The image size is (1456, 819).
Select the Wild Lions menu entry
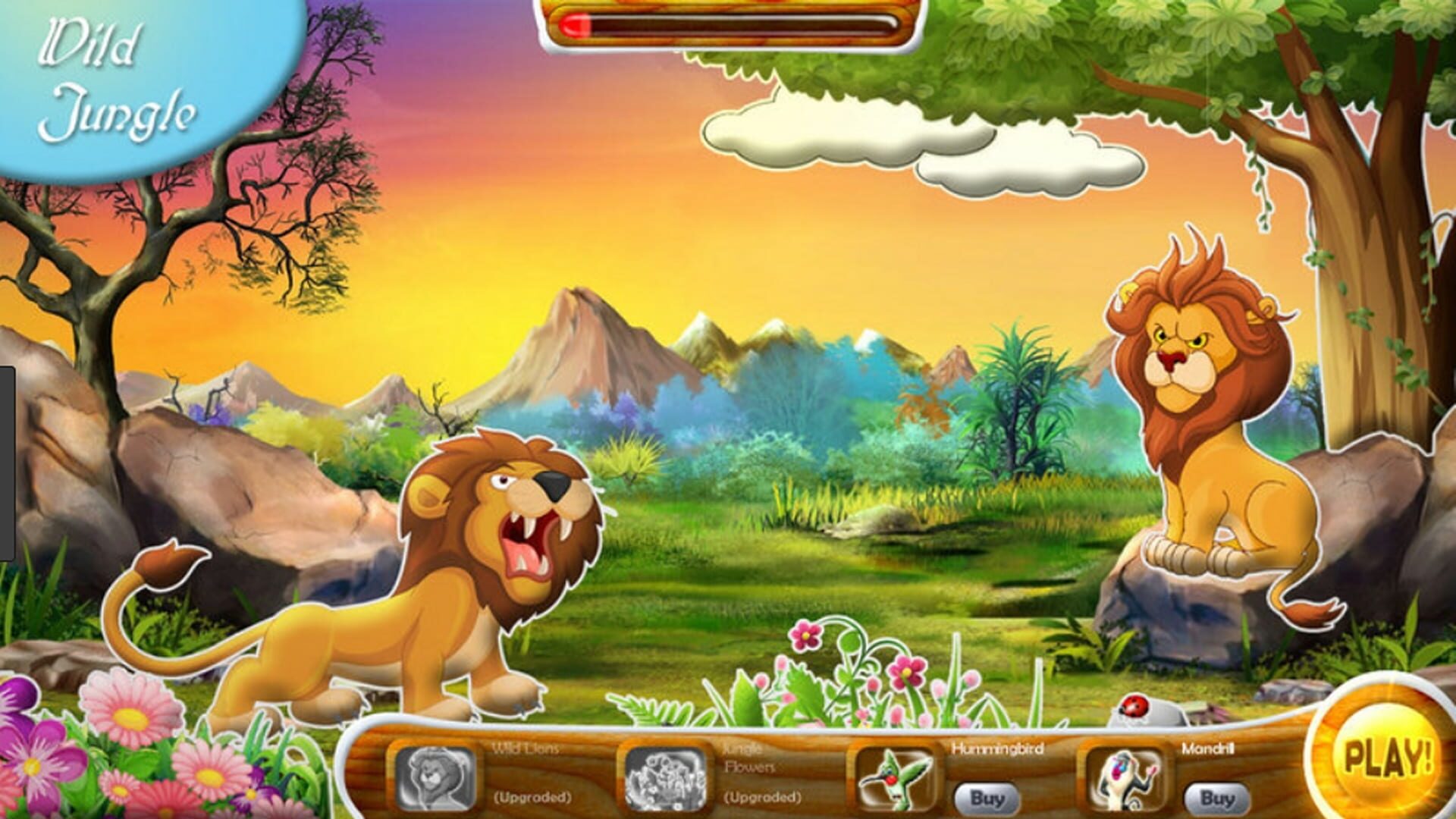pos(526,748)
